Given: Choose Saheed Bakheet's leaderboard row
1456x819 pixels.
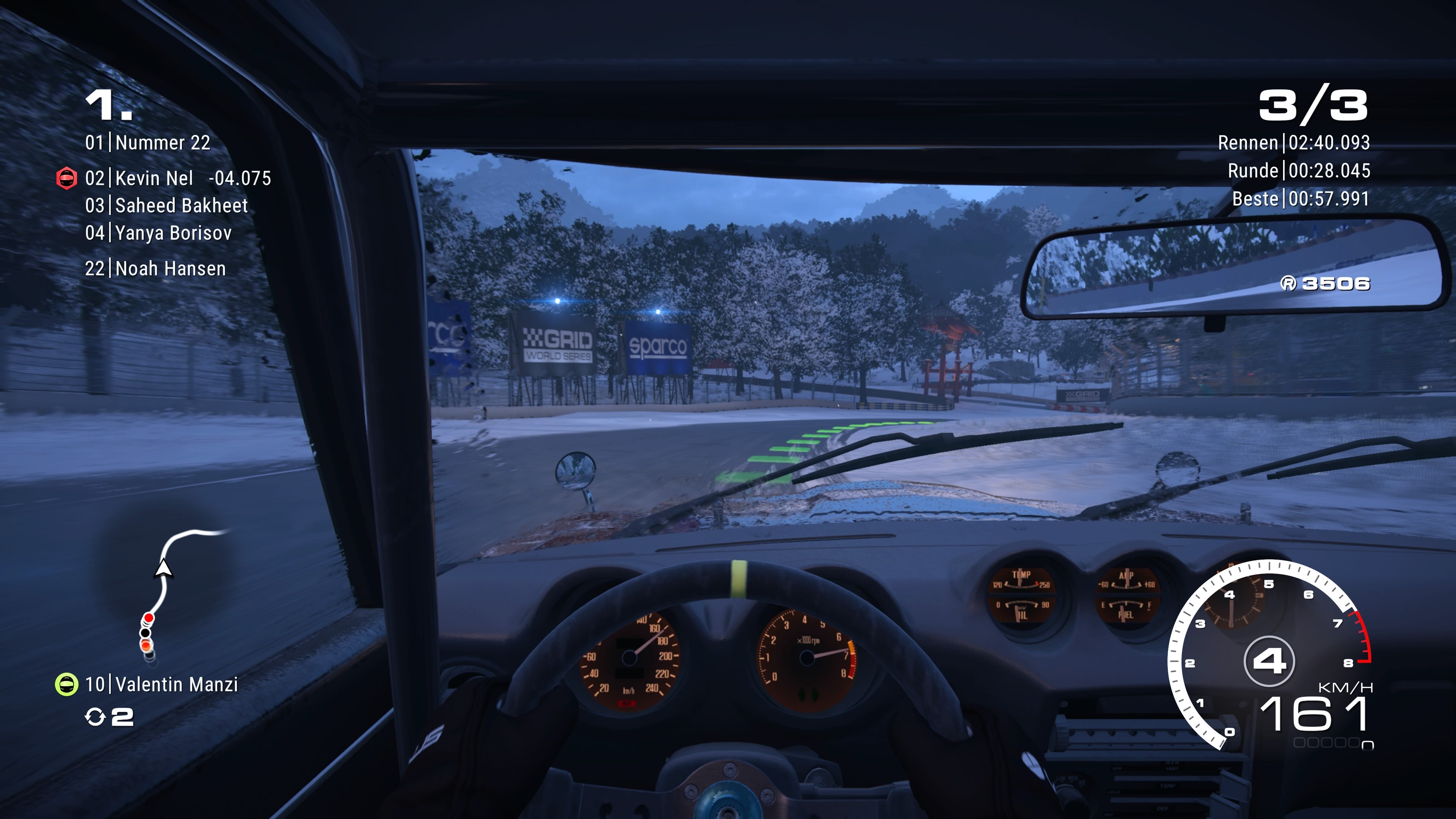Looking at the screenshot, I should pyautogui.click(x=166, y=206).
